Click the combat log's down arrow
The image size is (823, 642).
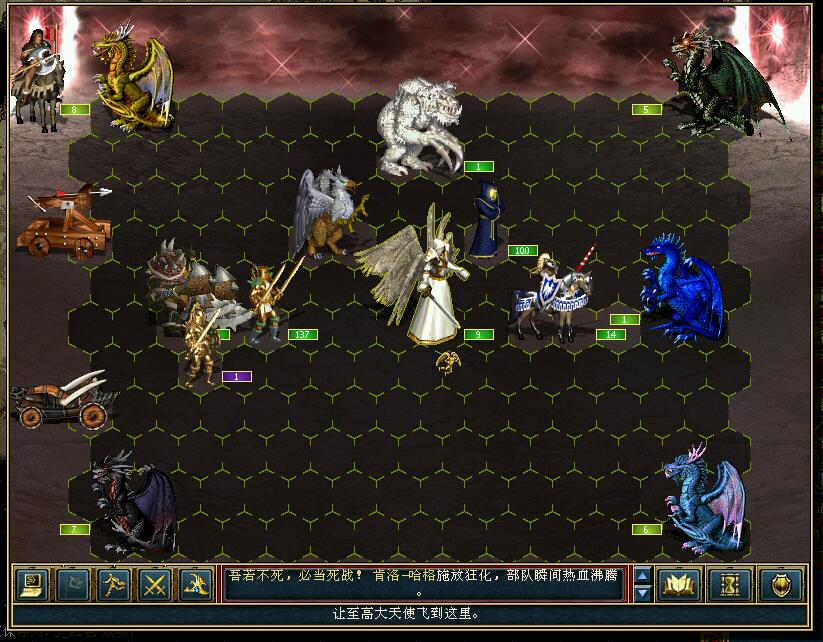pyautogui.click(x=644, y=593)
